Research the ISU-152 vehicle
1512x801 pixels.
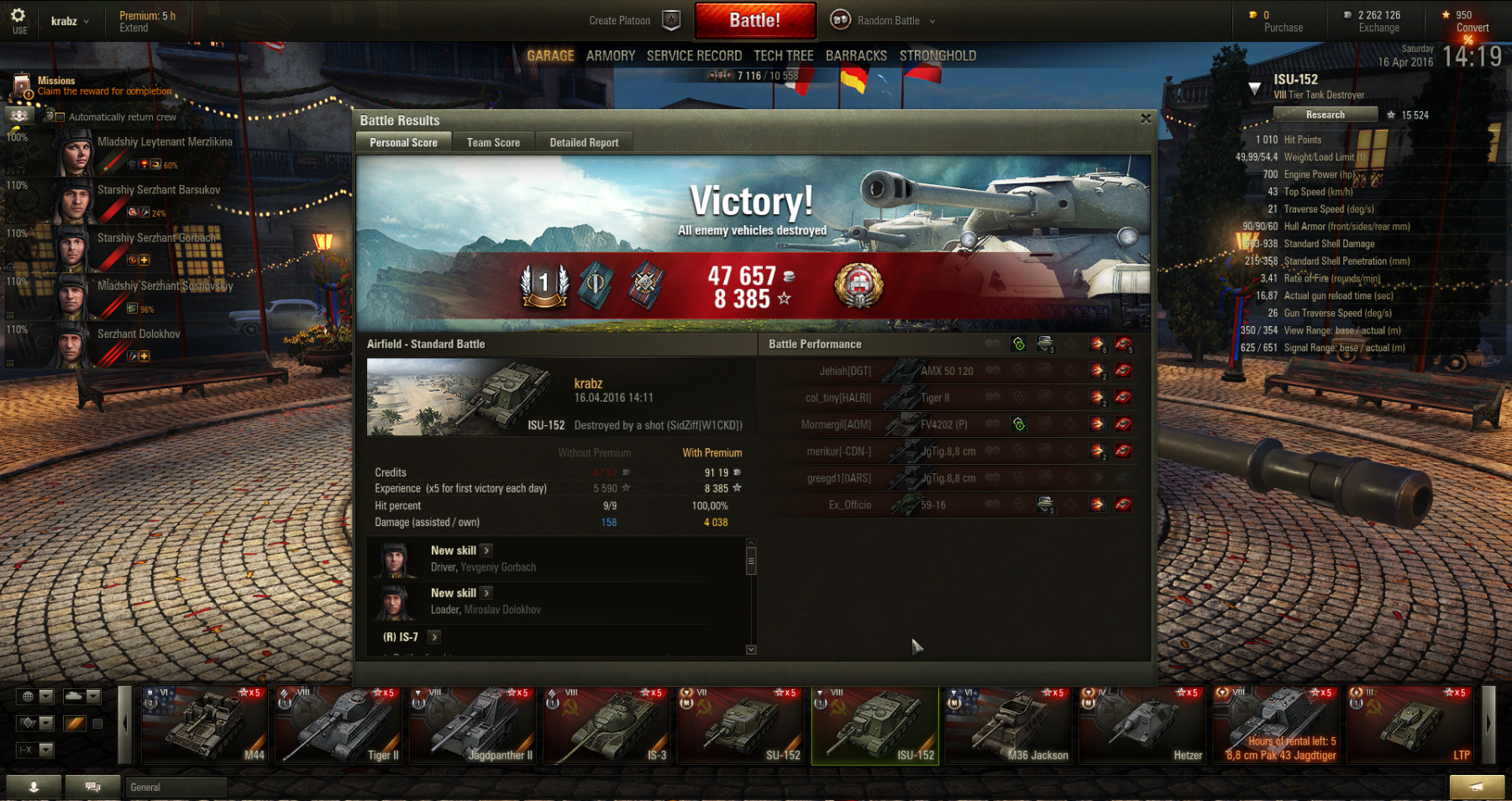point(1325,114)
